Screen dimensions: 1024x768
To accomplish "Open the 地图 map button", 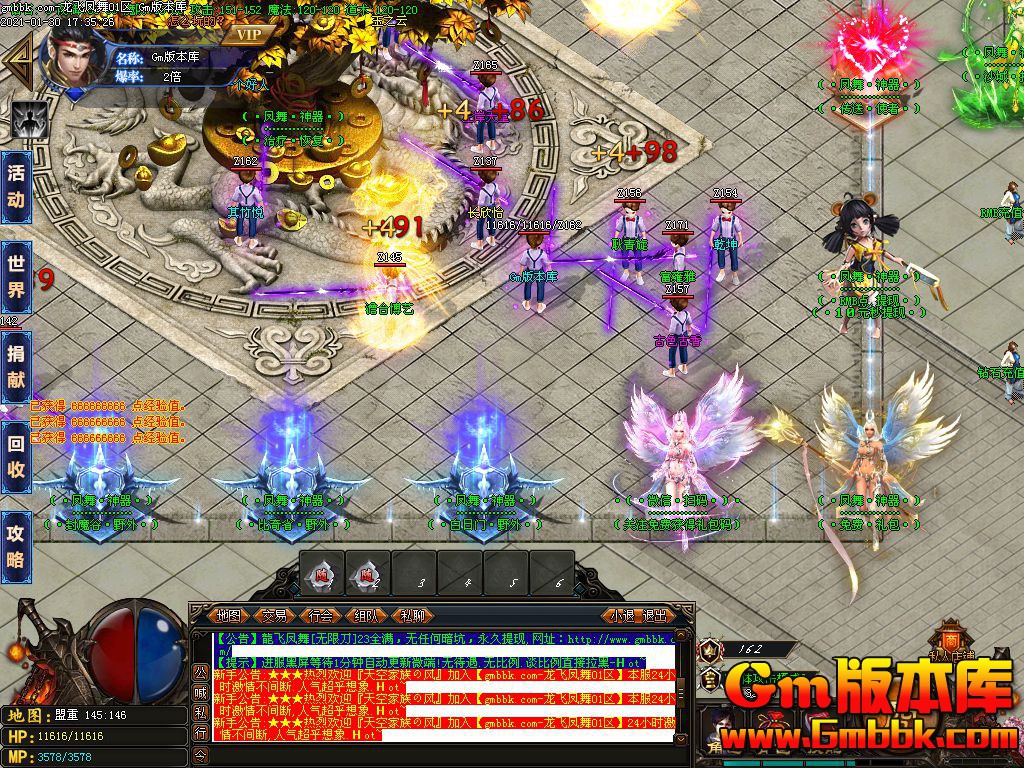I will [x=229, y=615].
